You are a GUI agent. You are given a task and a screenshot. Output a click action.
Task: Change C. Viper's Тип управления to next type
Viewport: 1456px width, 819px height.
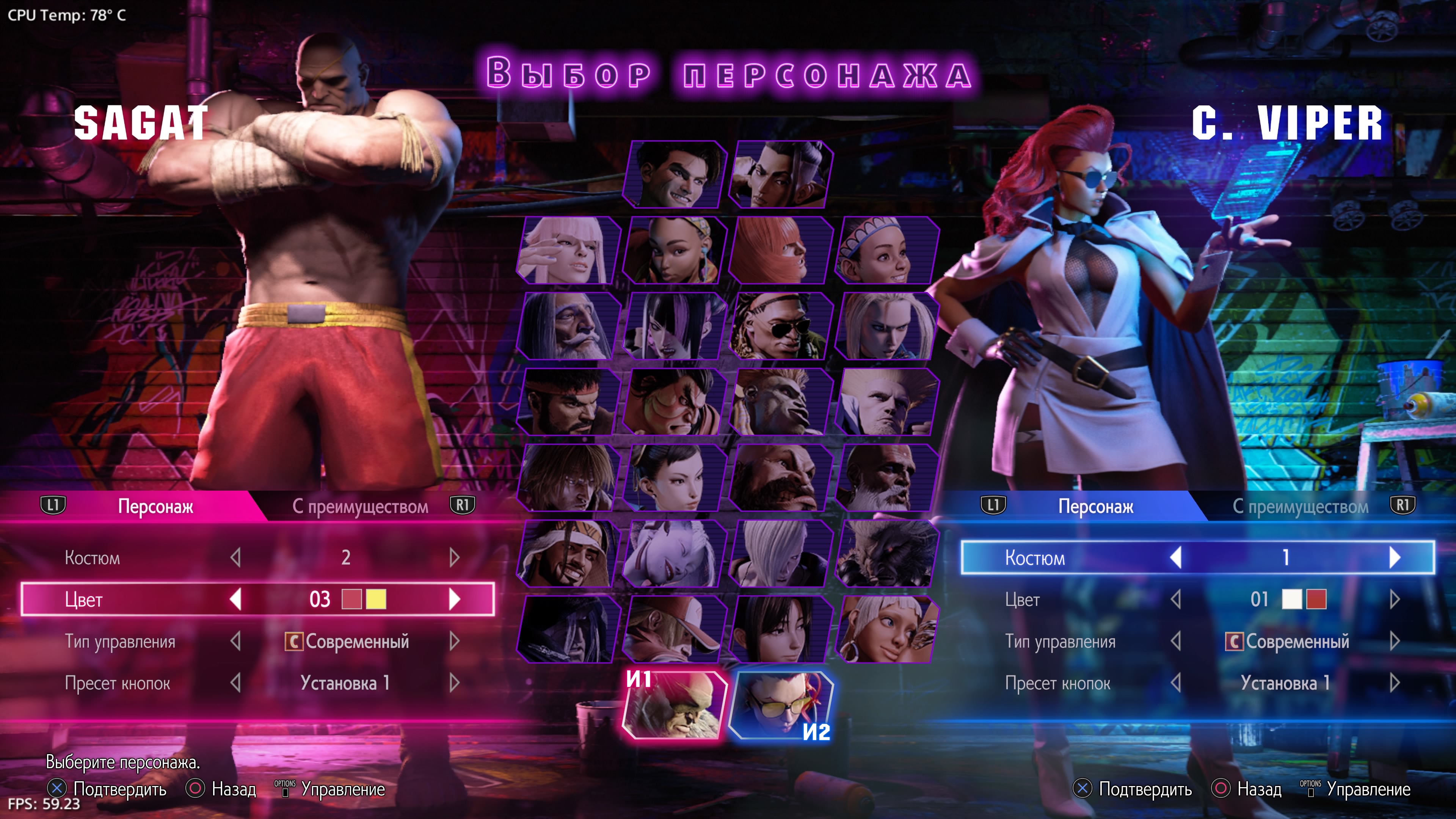click(x=1394, y=641)
